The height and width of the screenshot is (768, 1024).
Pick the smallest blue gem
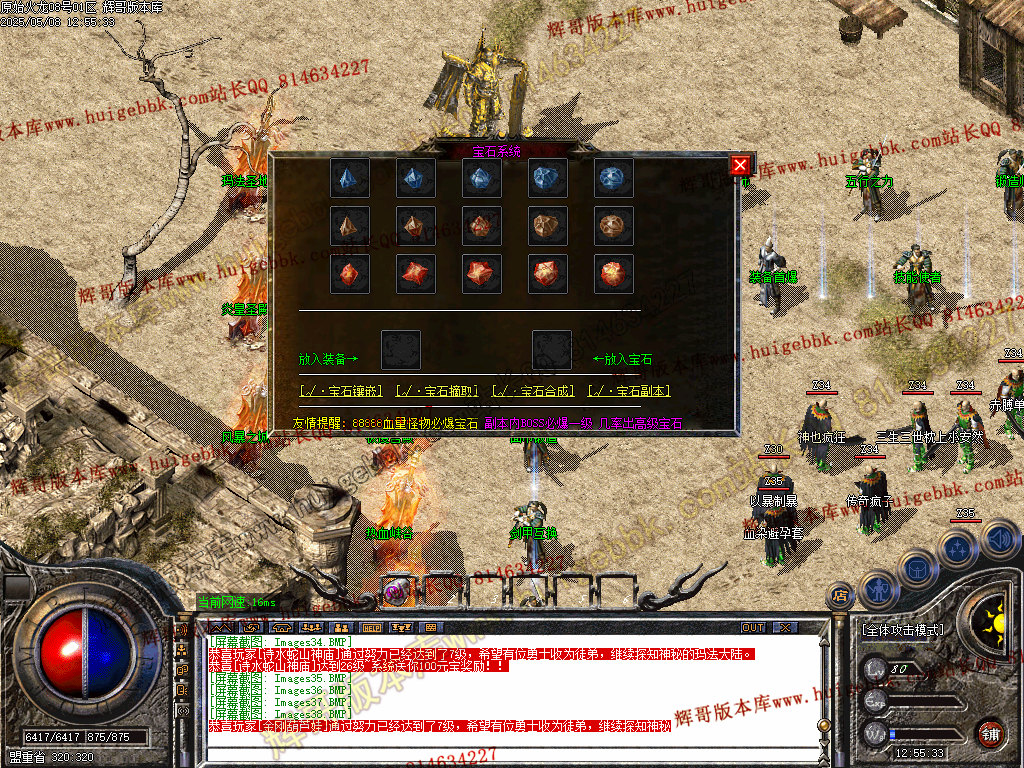tap(350, 178)
